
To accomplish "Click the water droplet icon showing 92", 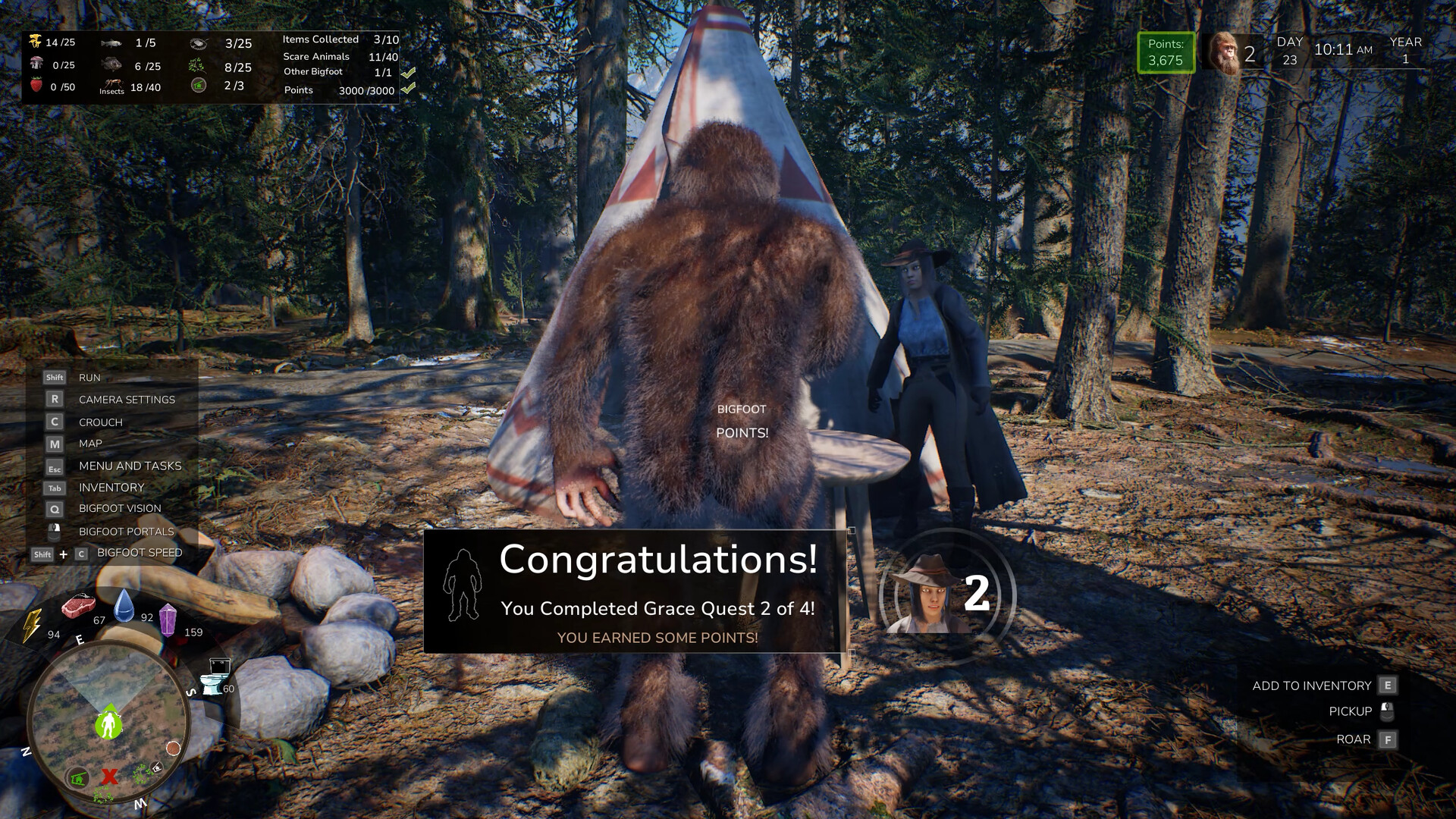I will tap(126, 607).
